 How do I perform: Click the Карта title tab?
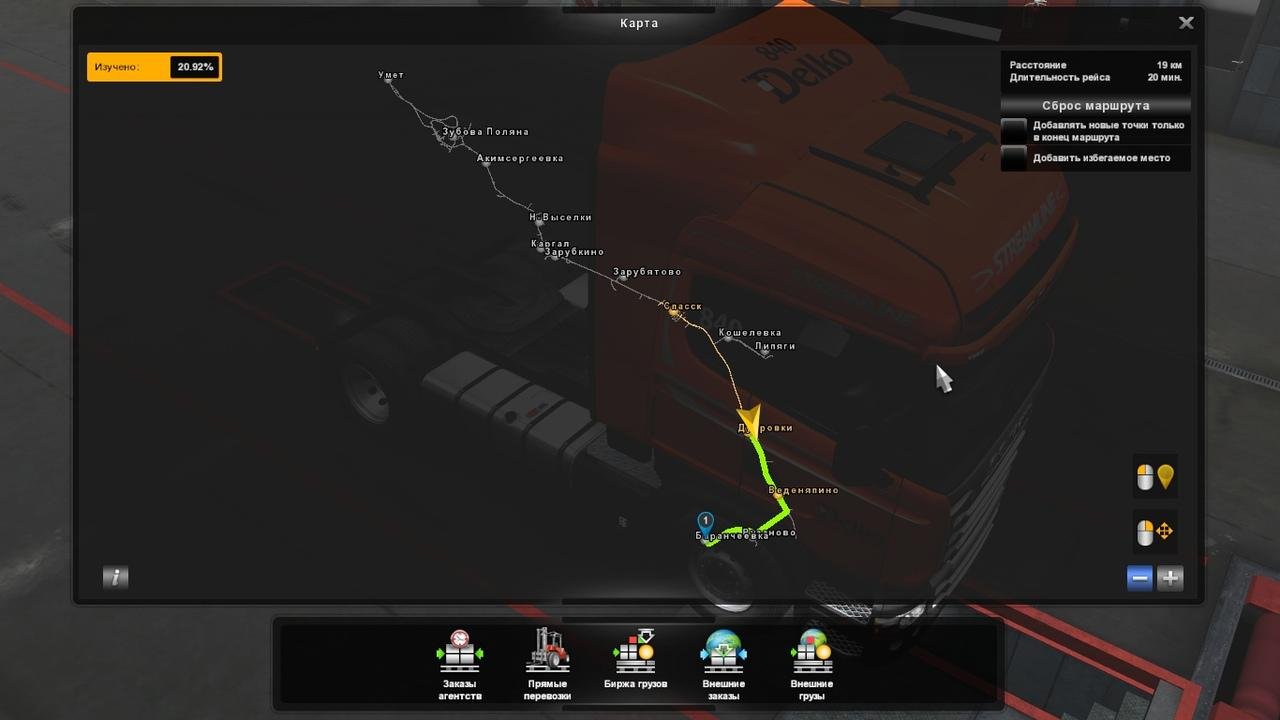pyautogui.click(x=639, y=22)
